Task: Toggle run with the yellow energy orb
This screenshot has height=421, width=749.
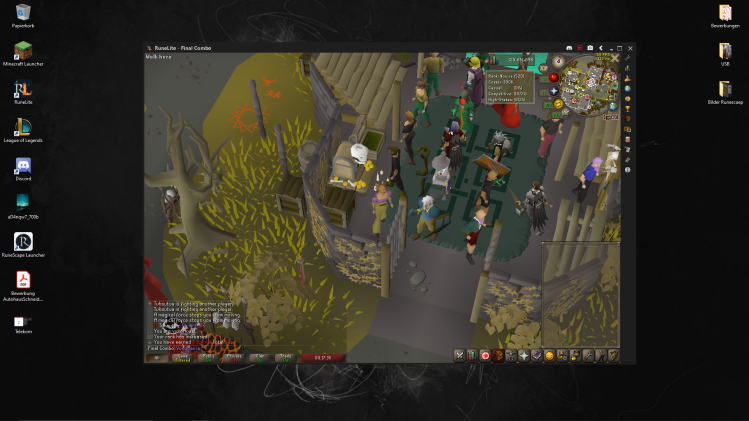Action: click(x=557, y=103)
